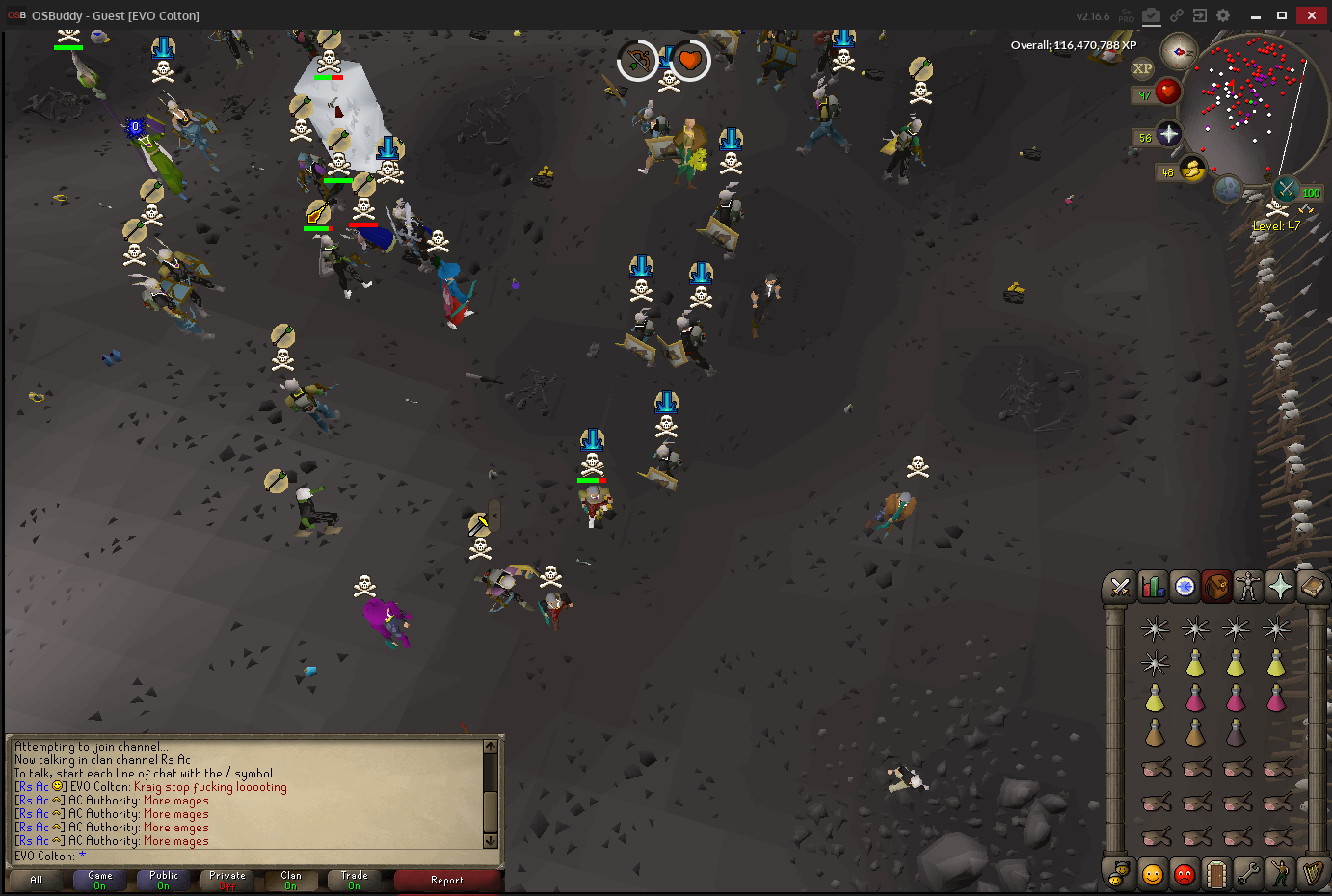Switch to the Private chat filter
Screen dimensions: 1332x896
pyautogui.click(x=226, y=881)
